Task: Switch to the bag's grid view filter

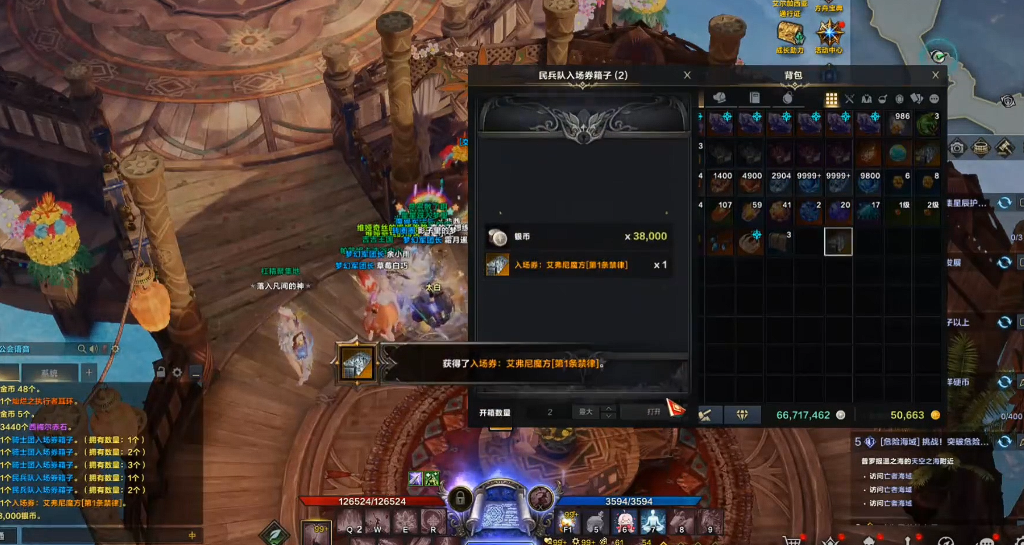Action: pos(831,99)
